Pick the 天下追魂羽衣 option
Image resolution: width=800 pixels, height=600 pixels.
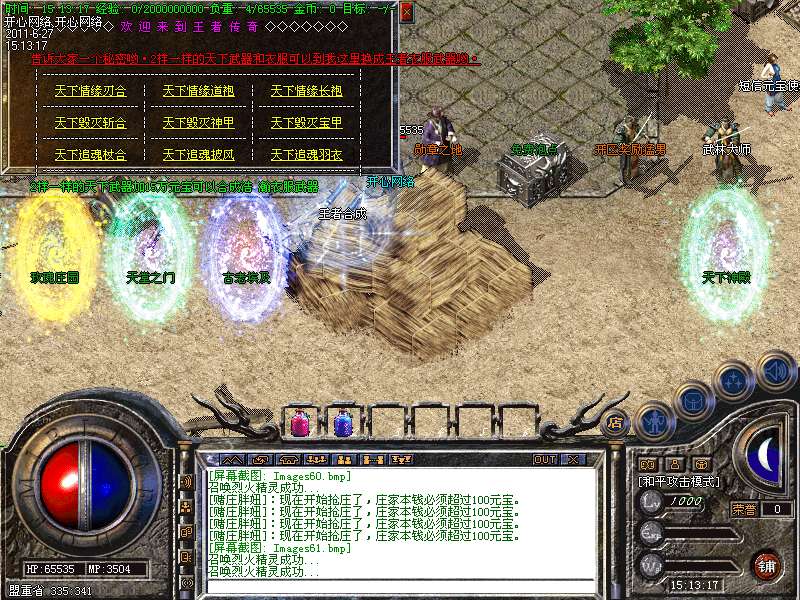point(306,155)
